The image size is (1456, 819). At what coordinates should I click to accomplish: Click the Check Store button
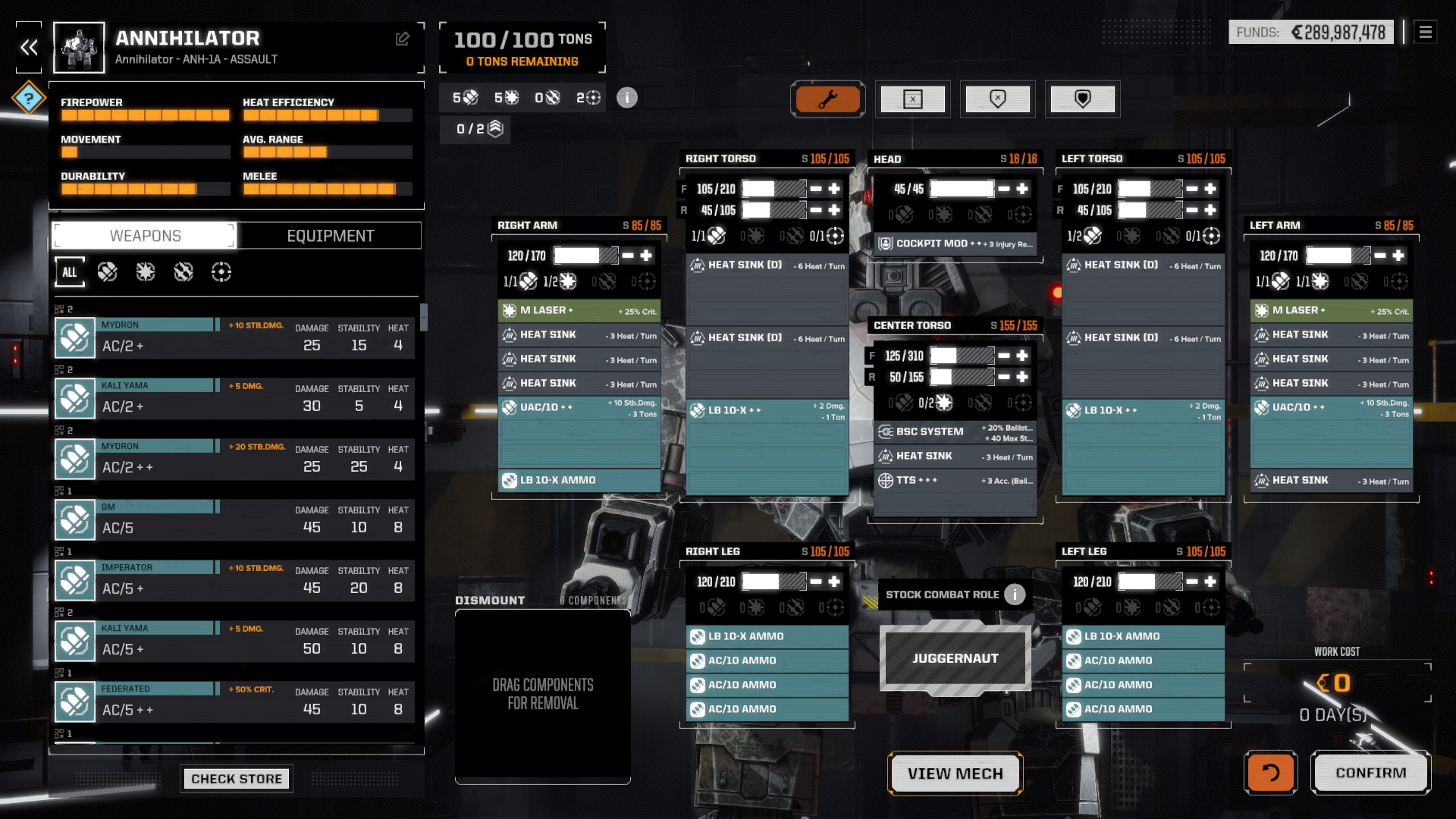pyautogui.click(x=236, y=779)
